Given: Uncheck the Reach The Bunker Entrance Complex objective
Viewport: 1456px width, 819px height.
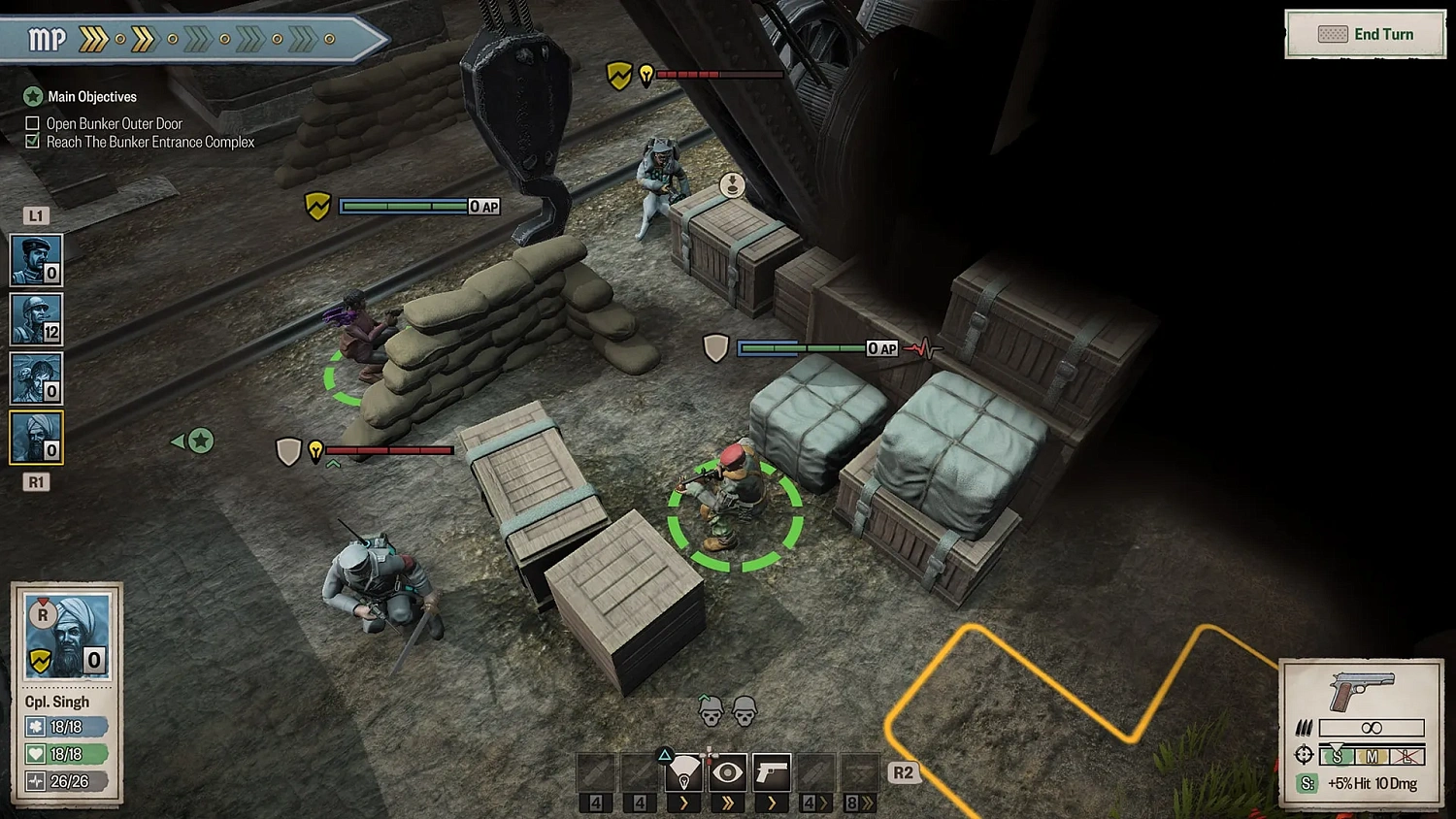Looking at the screenshot, I should [x=32, y=142].
